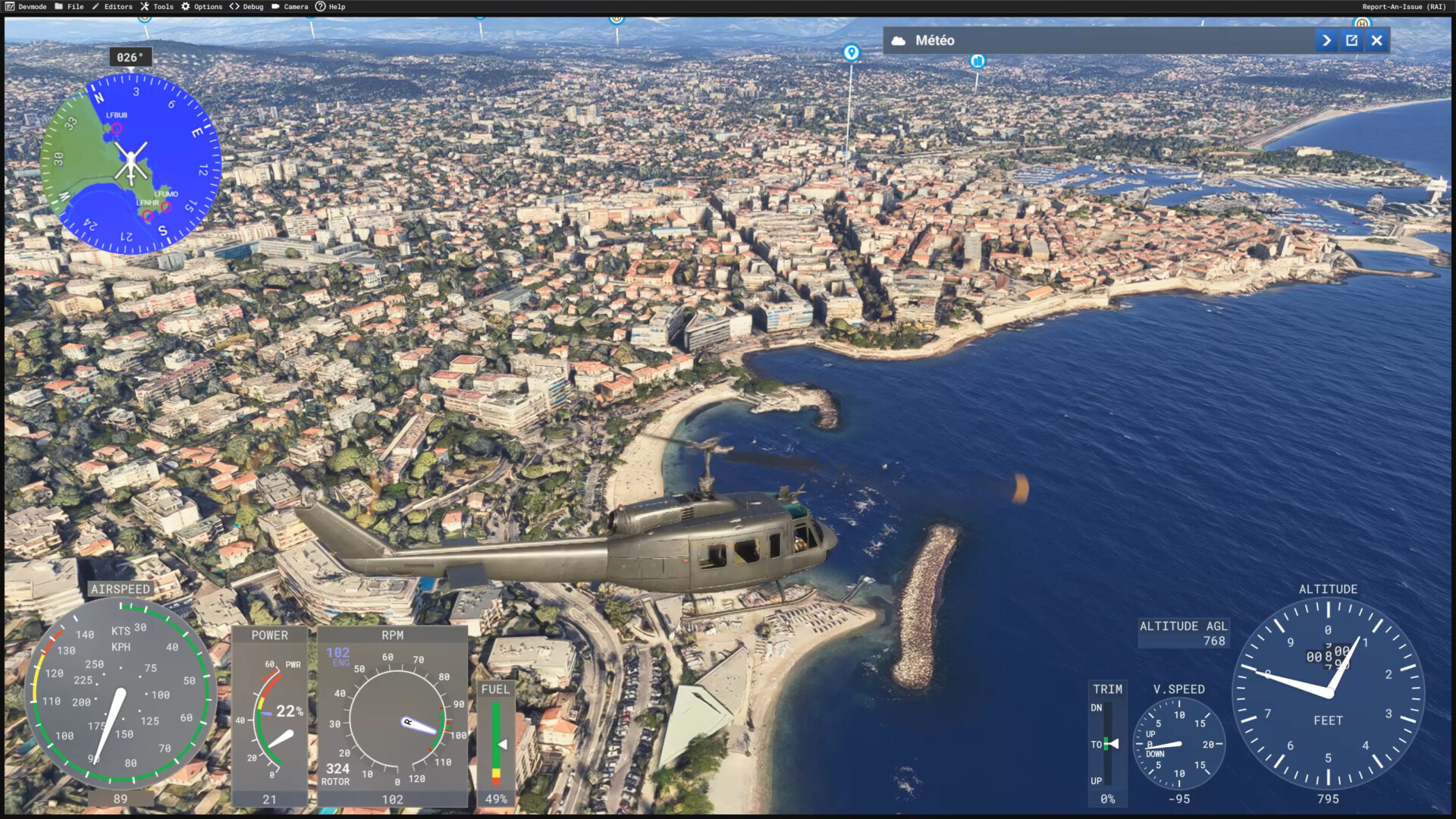The image size is (1456, 819).
Task: Close the Météo weather panel
Action: pos(1377,41)
